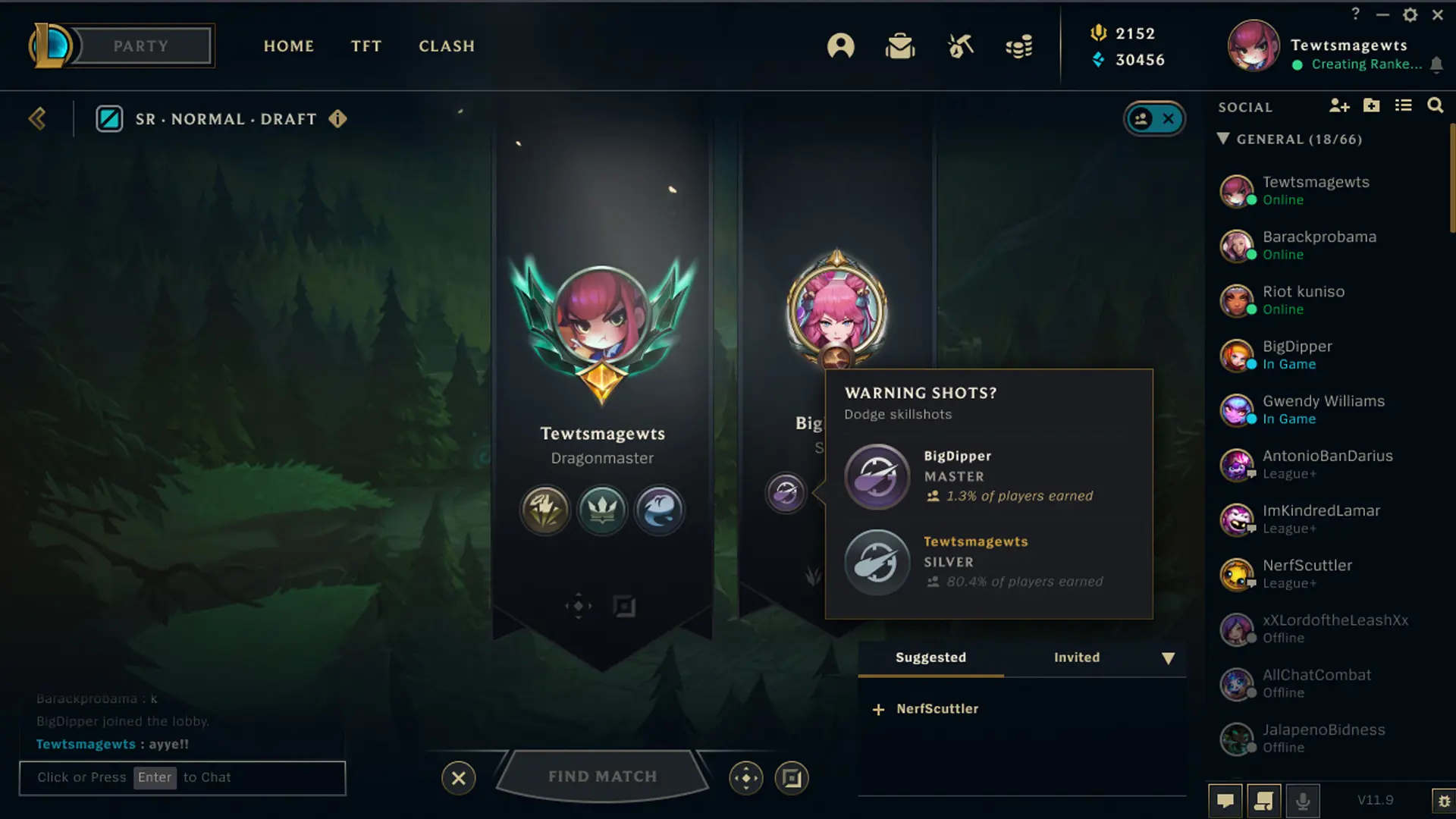Viewport: 1456px width, 819px height.
Task: Switch to the TFT tab
Action: 366,45
